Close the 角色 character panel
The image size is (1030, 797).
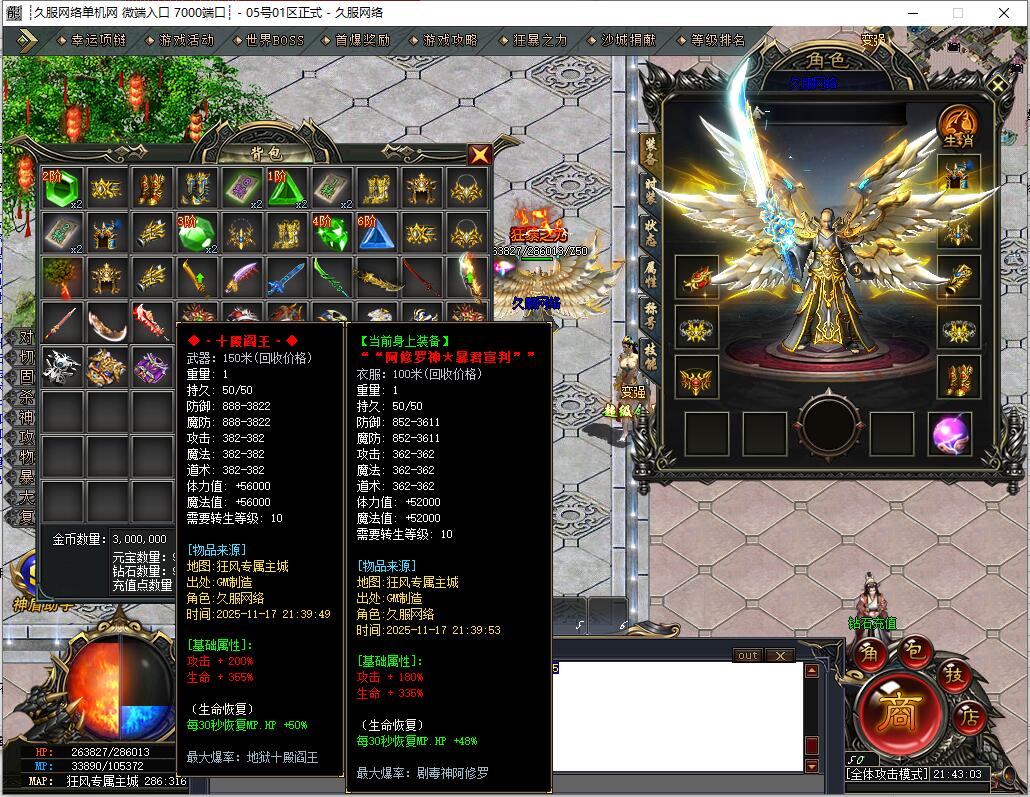(x=996, y=84)
